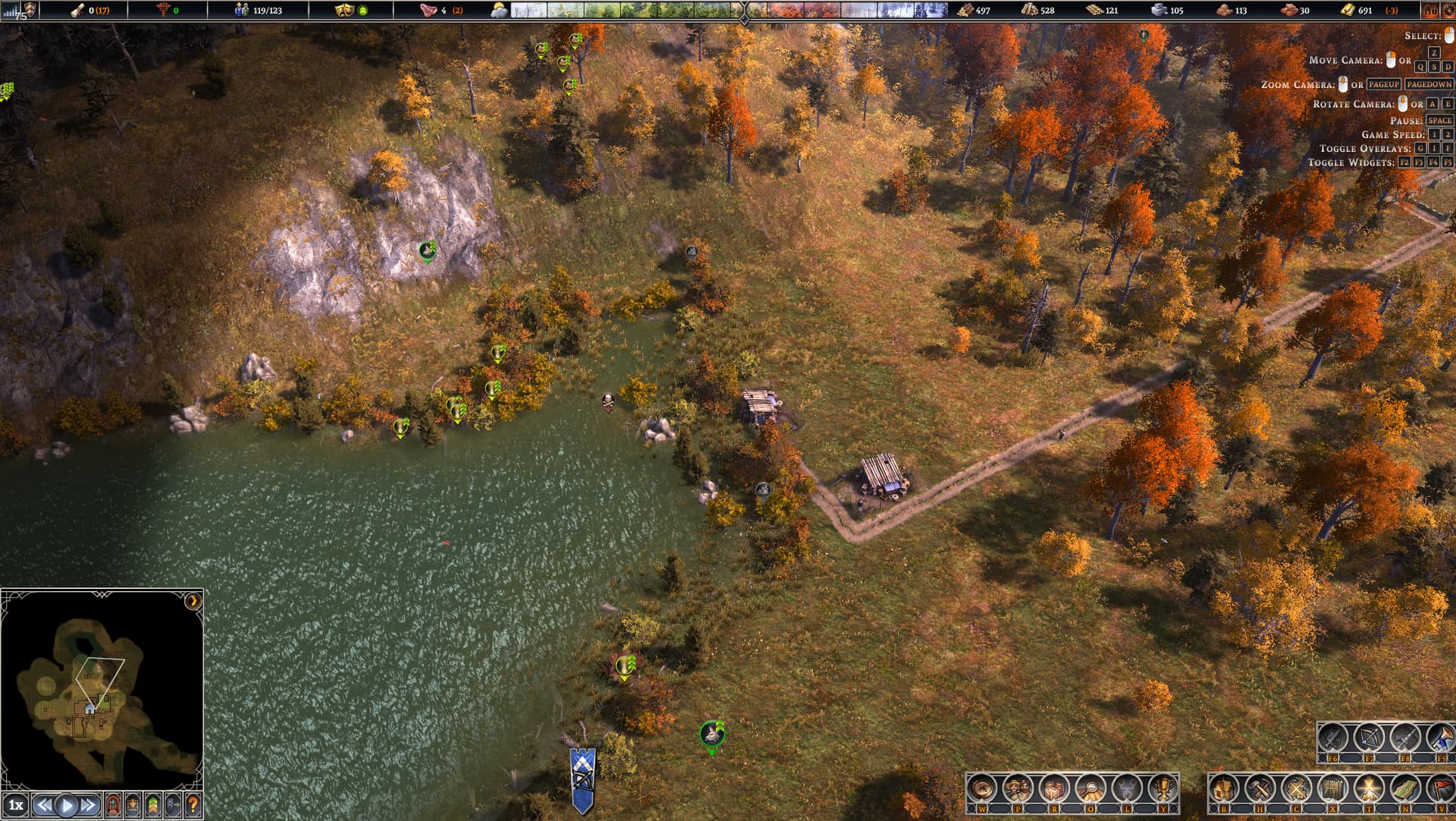The image size is (1456, 821).
Task: Choose the hammer and pickaxe build category
Action: tap(1260, 790)
